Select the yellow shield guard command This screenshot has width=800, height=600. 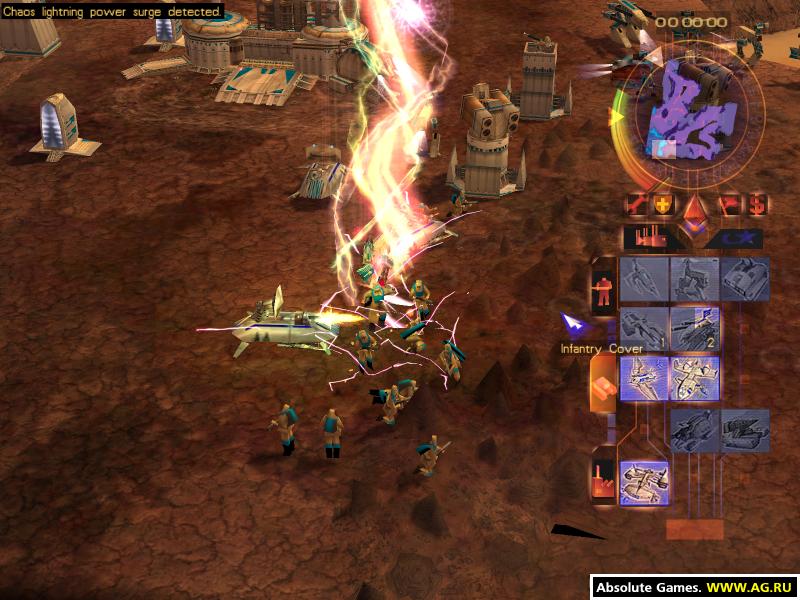pyautogui.click(x=663, y=205)
